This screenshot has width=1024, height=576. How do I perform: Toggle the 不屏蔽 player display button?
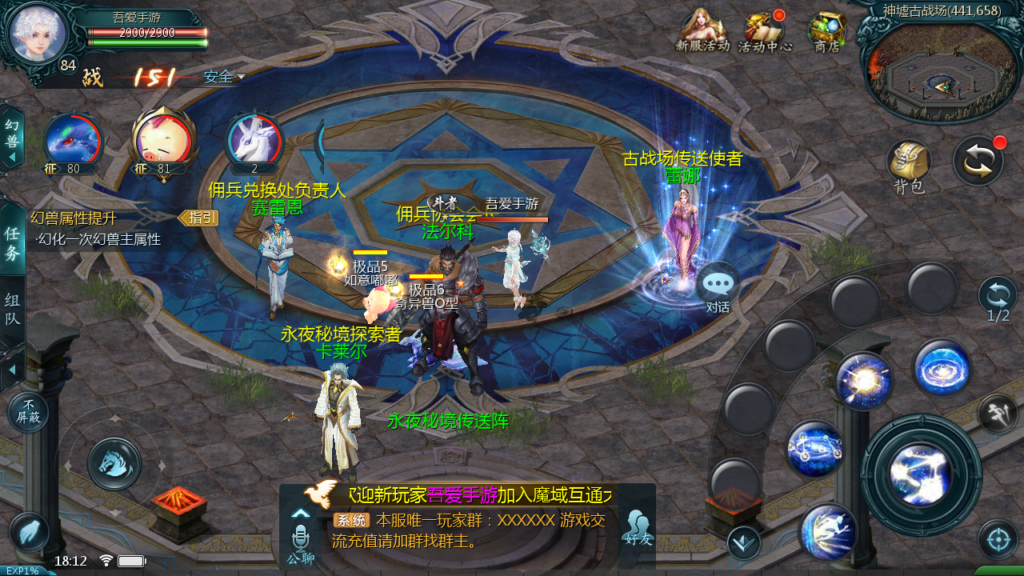coord(28,411)
